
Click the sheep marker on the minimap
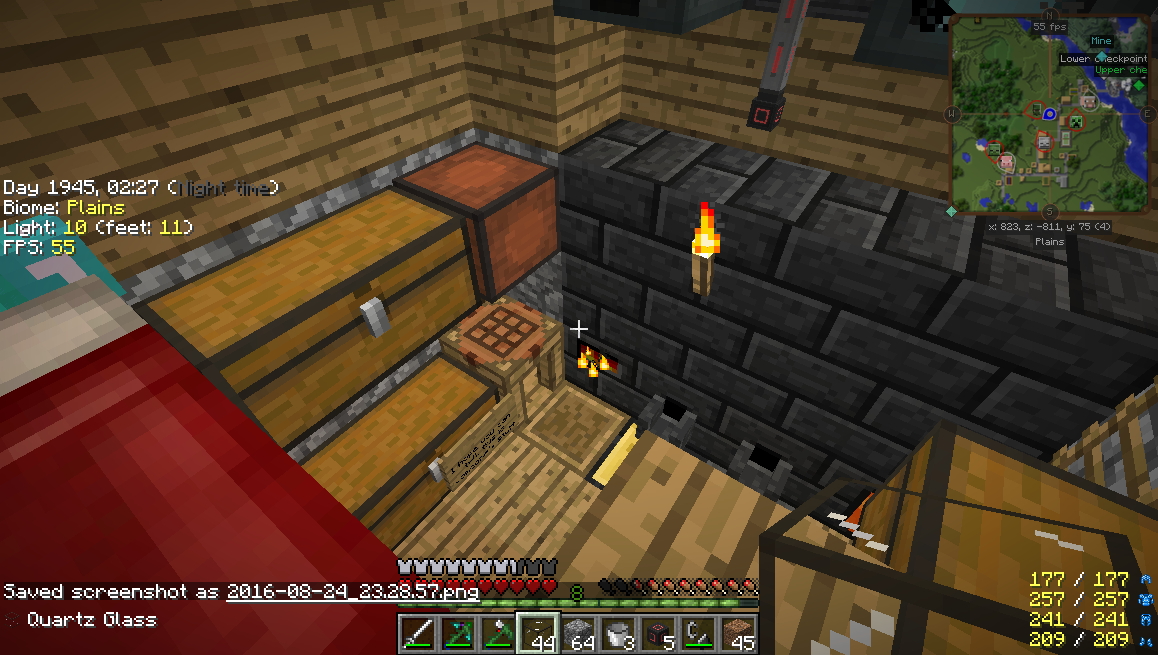[1091, 101]
